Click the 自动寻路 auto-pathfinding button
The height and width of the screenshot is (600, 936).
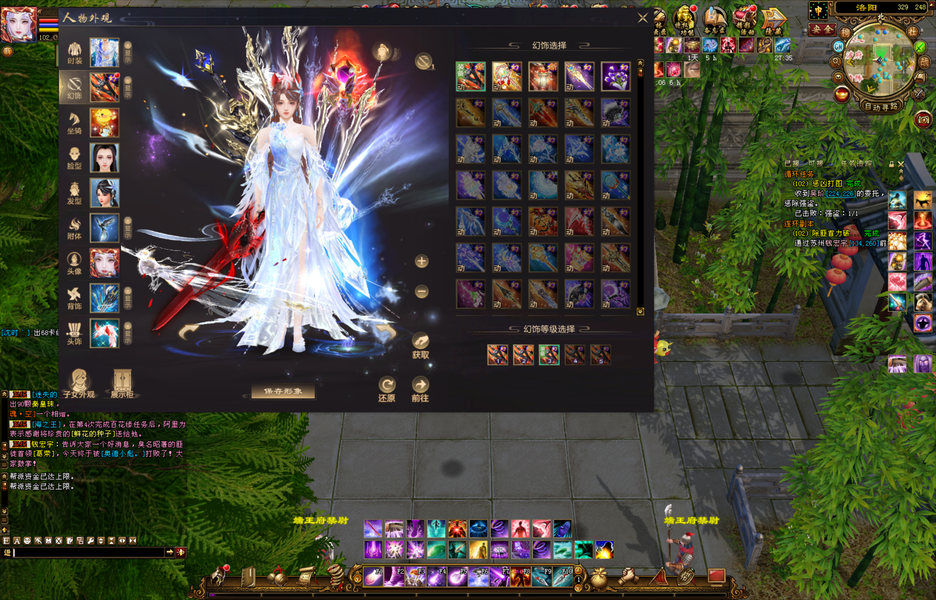click(880, 104)
